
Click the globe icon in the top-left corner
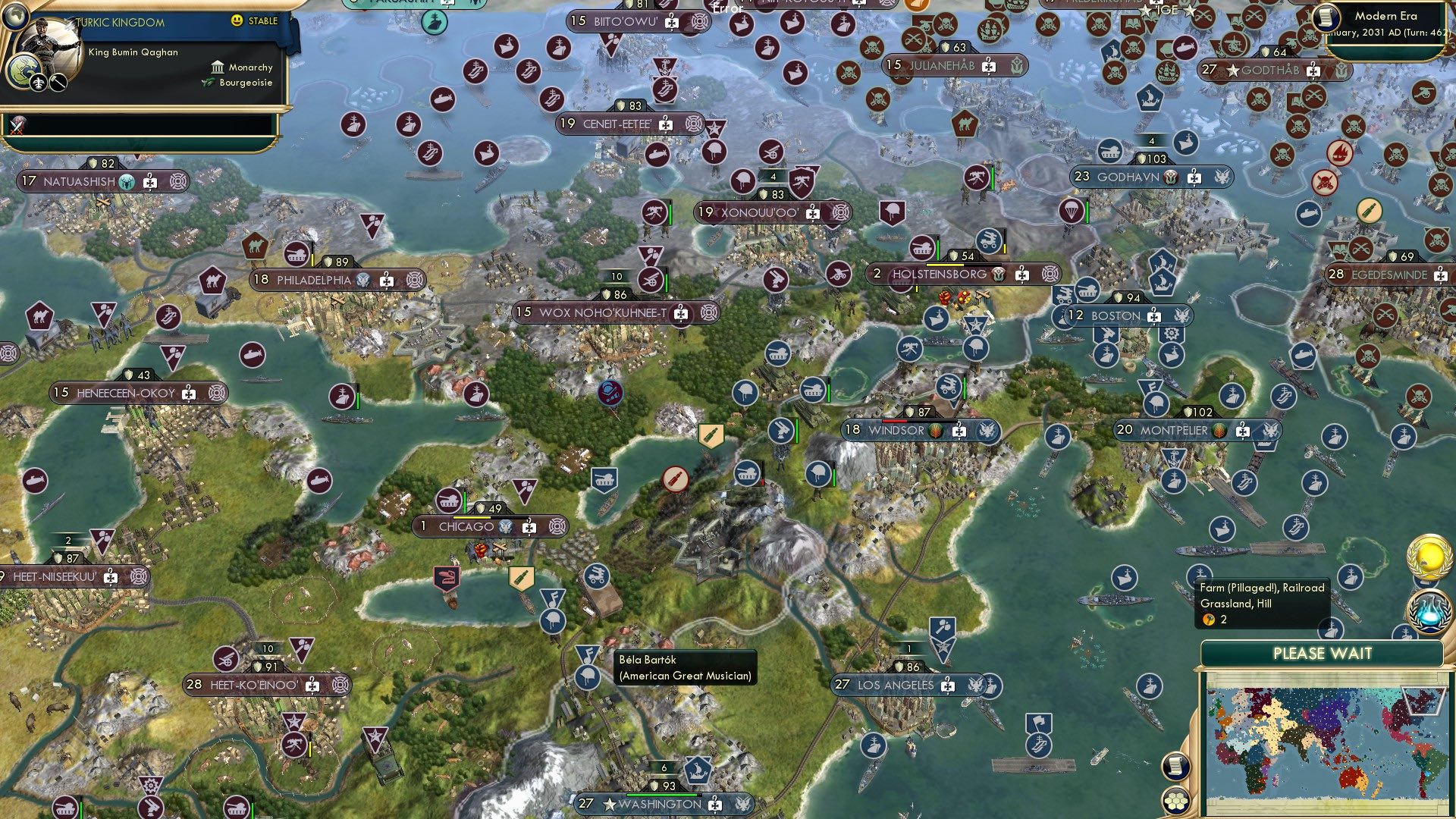click(x=15, y=17)
